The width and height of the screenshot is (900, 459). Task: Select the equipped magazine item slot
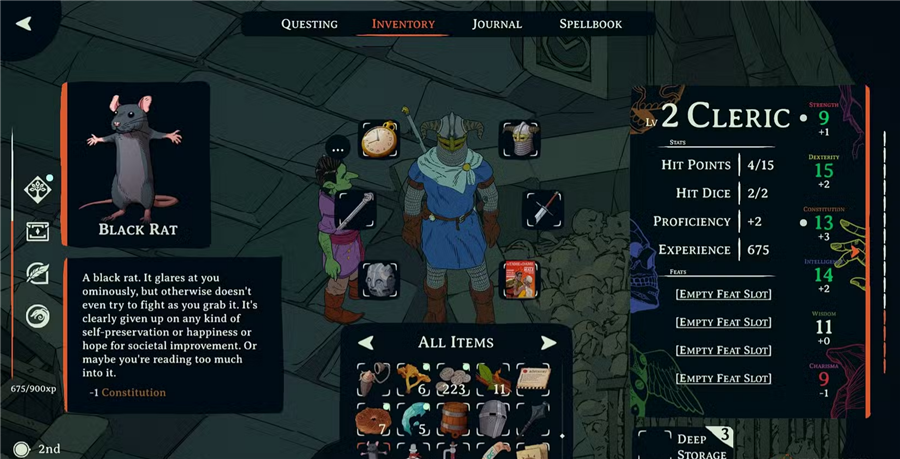tap(519, 279)
